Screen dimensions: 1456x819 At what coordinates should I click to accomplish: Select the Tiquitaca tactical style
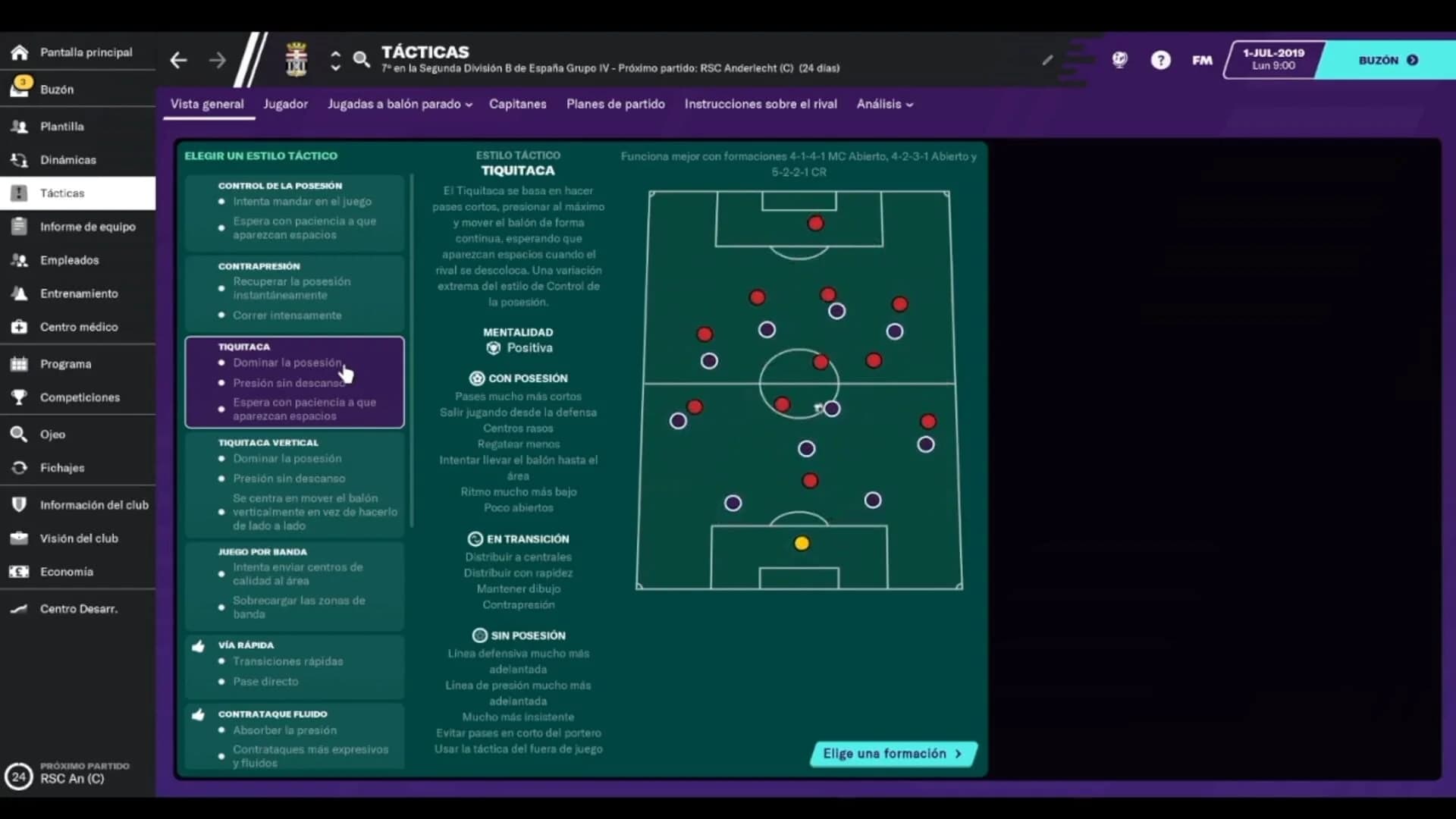(x=294, y=381)
